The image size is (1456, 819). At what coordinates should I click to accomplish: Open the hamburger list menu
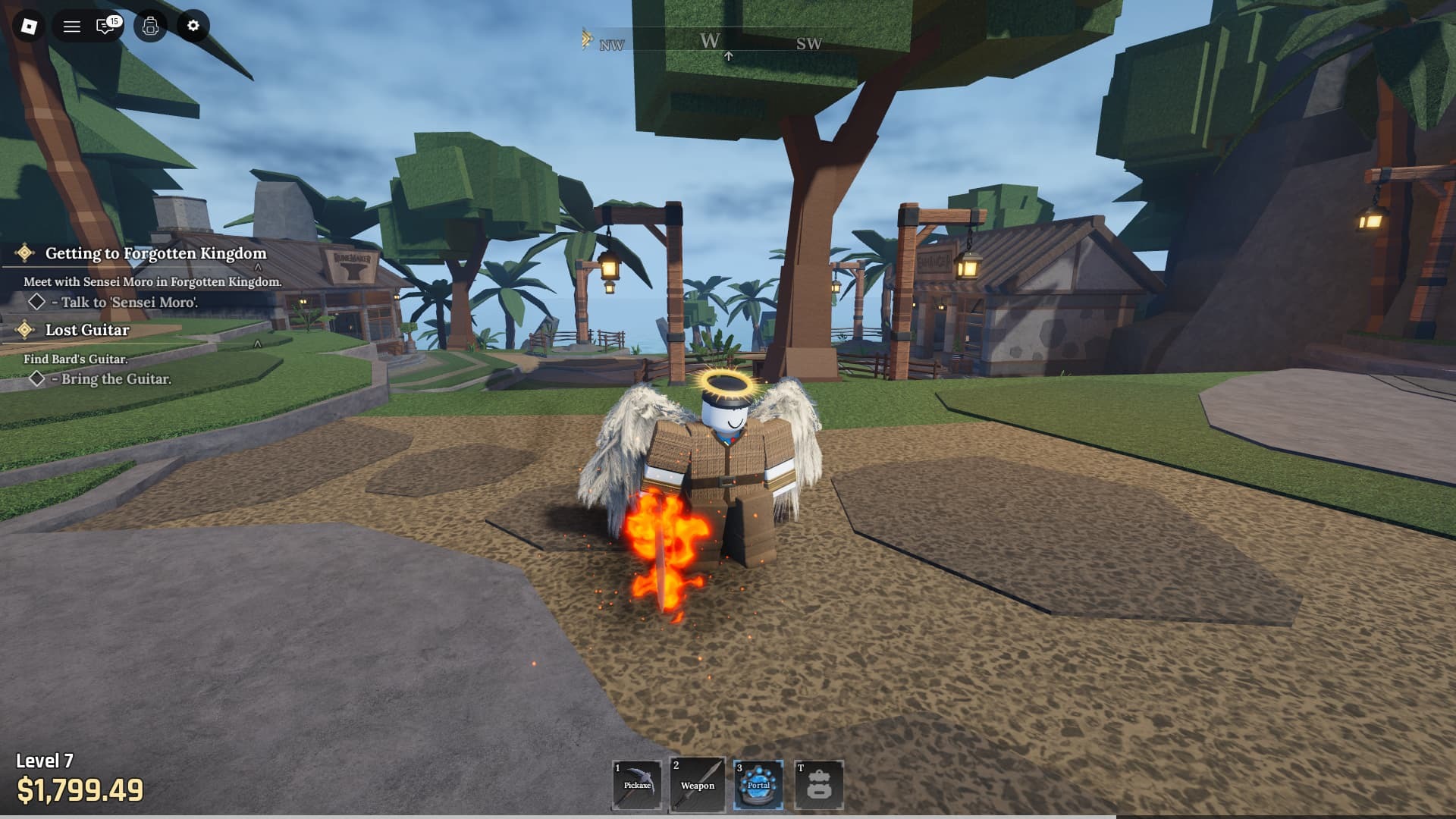72,27
